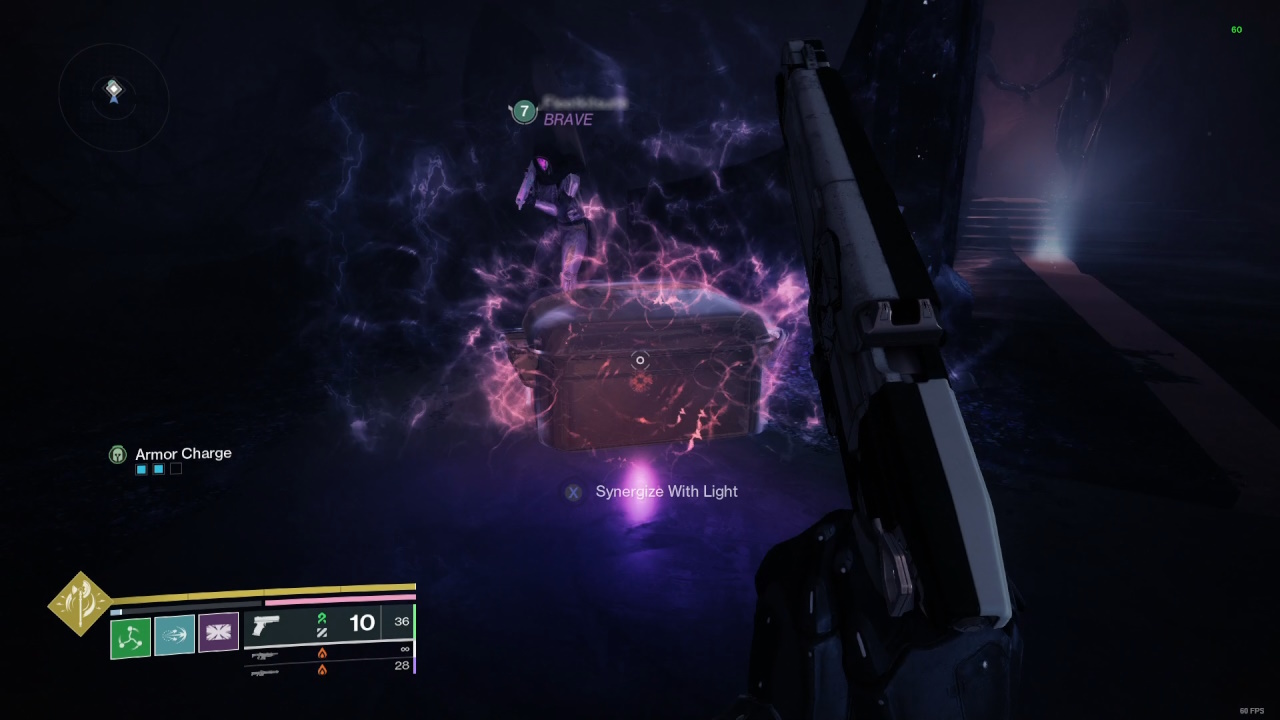
Task: Click the green grenade ability icon
Action: click(x=130, y=637)
